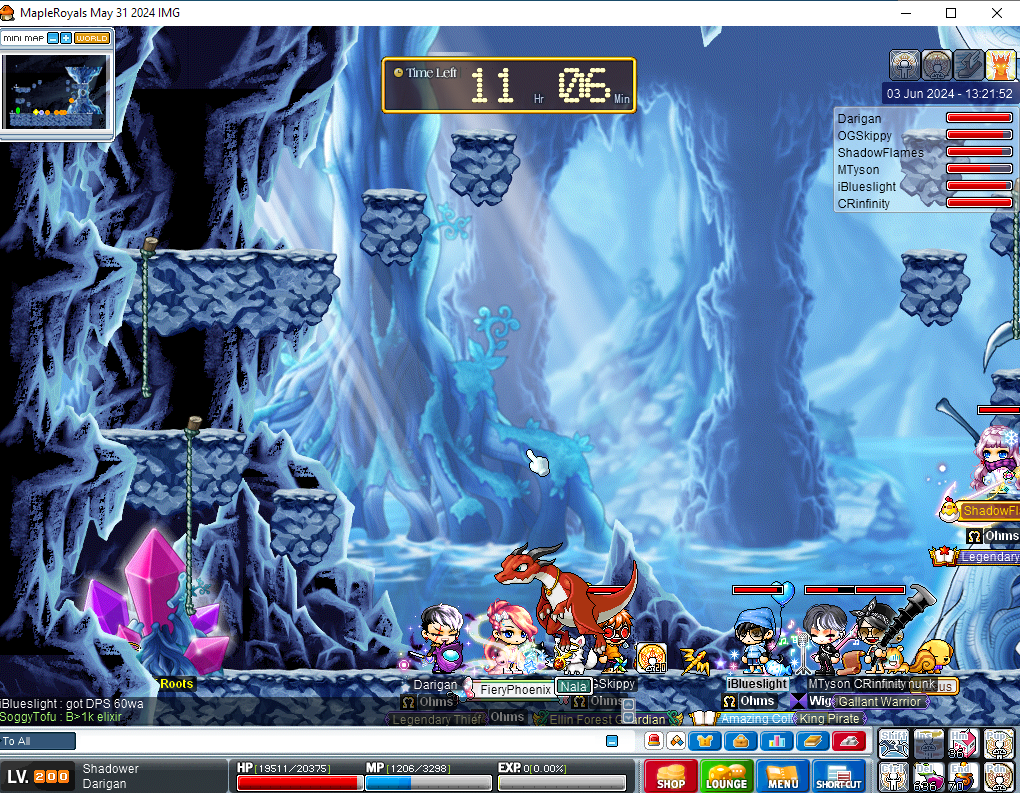1020x793 pixels.
Task: Maximize the MapleRoyals window
Action: (x=951, y=13)
